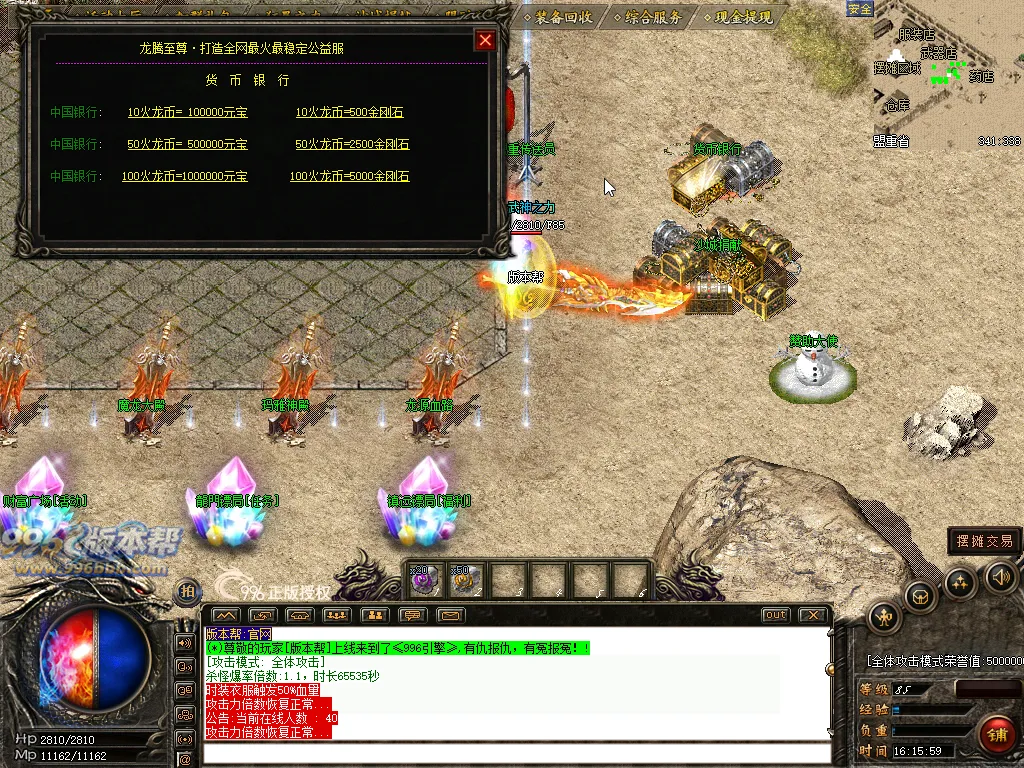Toggle the sound speaker icon

[1001, 576]
